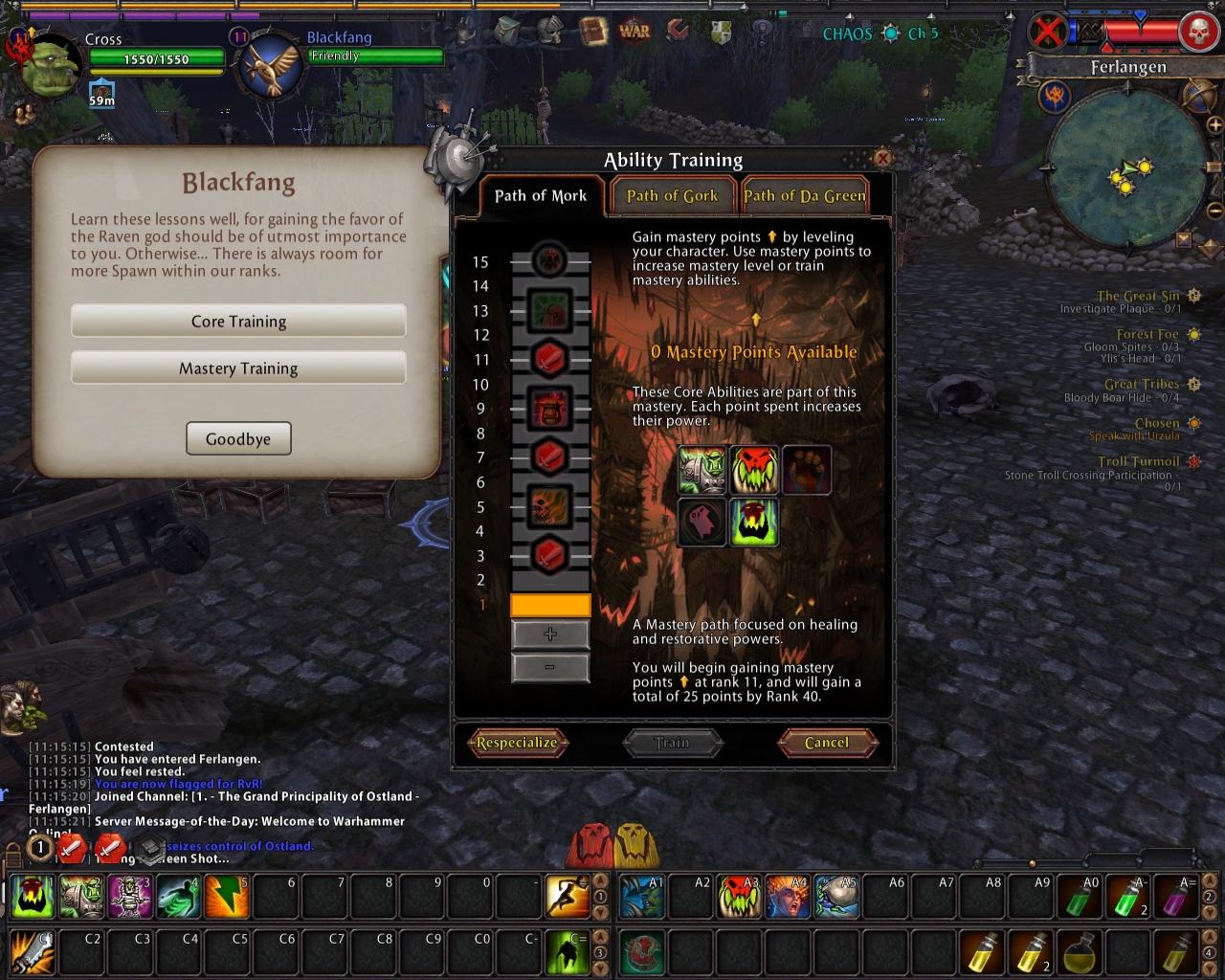
Task: Use the green potion in slot A0
Action: click(x=1079, y=898)
